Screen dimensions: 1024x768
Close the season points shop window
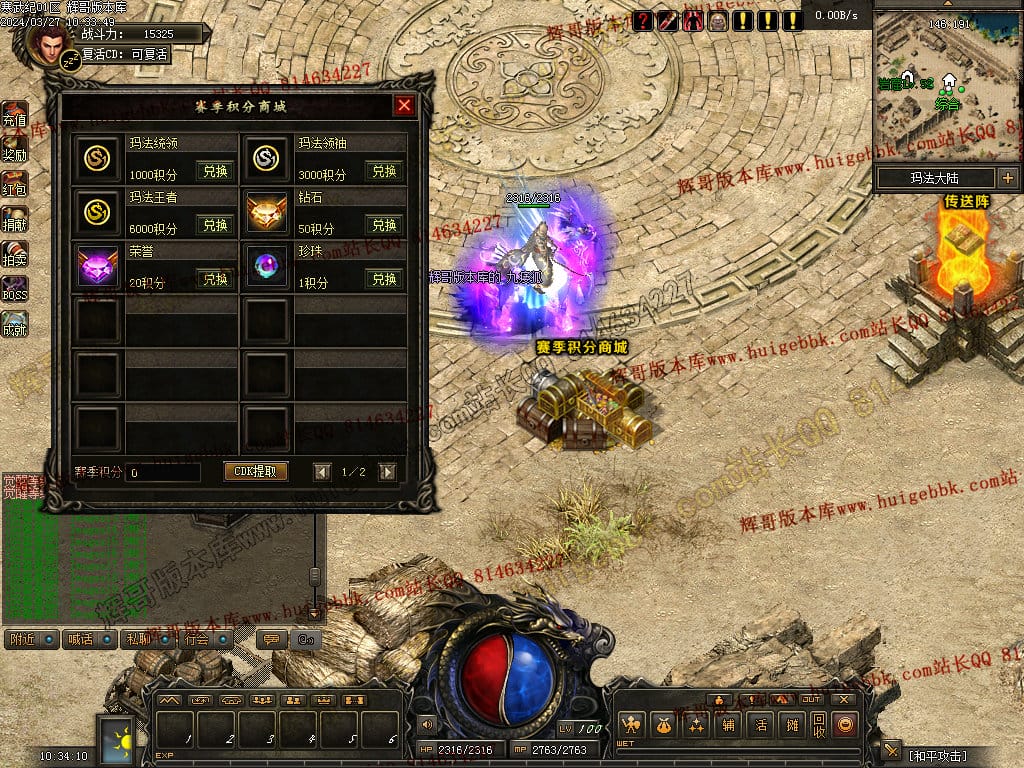point(404,106)
